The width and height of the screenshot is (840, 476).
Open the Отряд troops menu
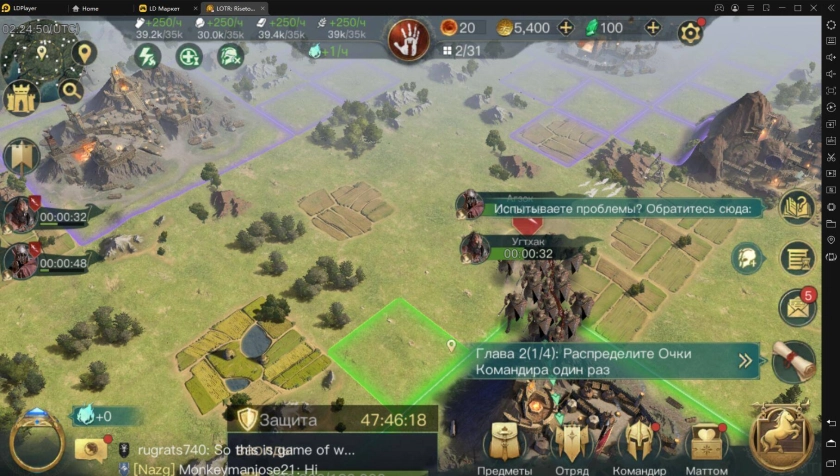tap(572, 446)
